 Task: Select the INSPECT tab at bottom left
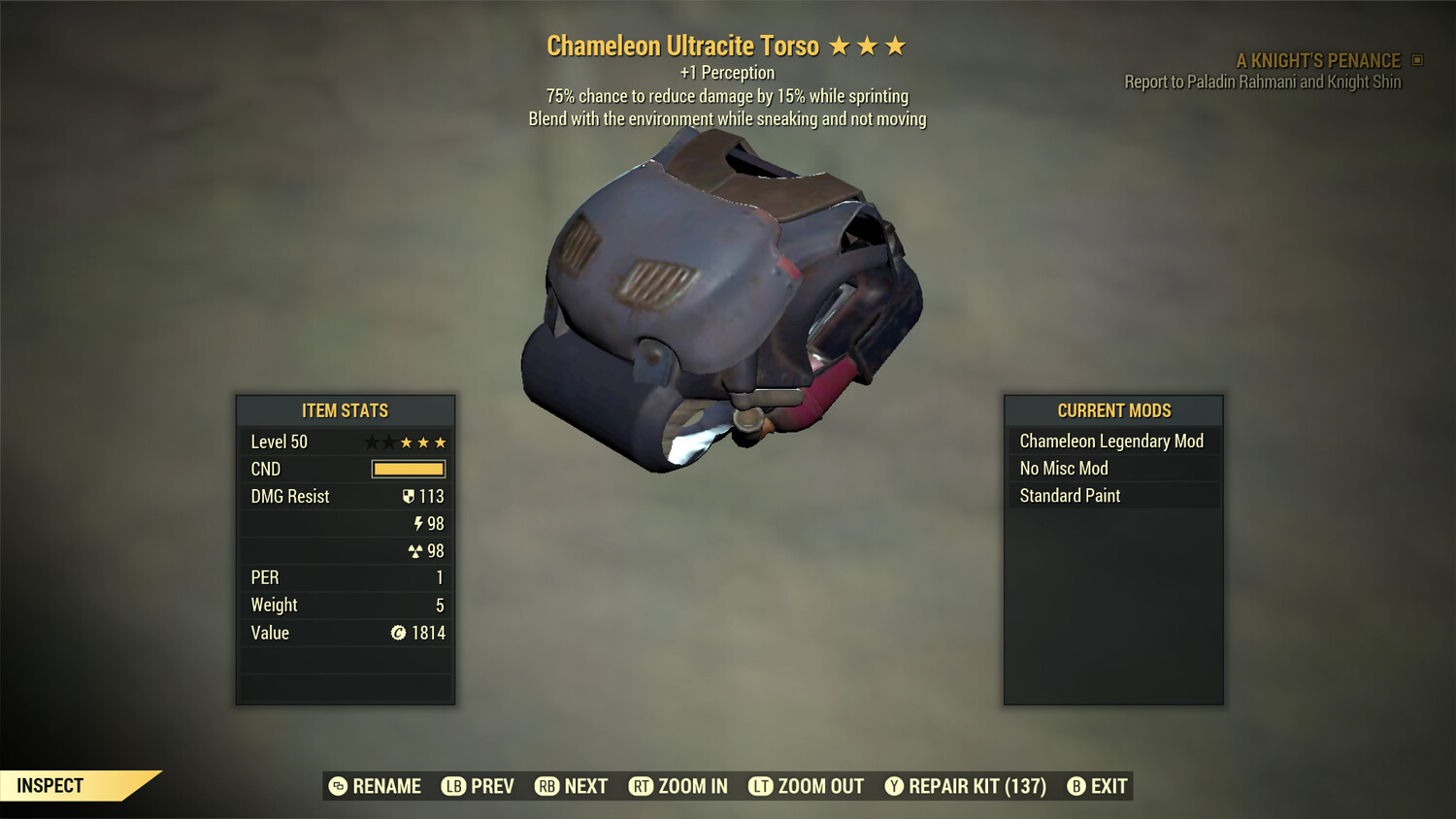[x=50, y=785]
